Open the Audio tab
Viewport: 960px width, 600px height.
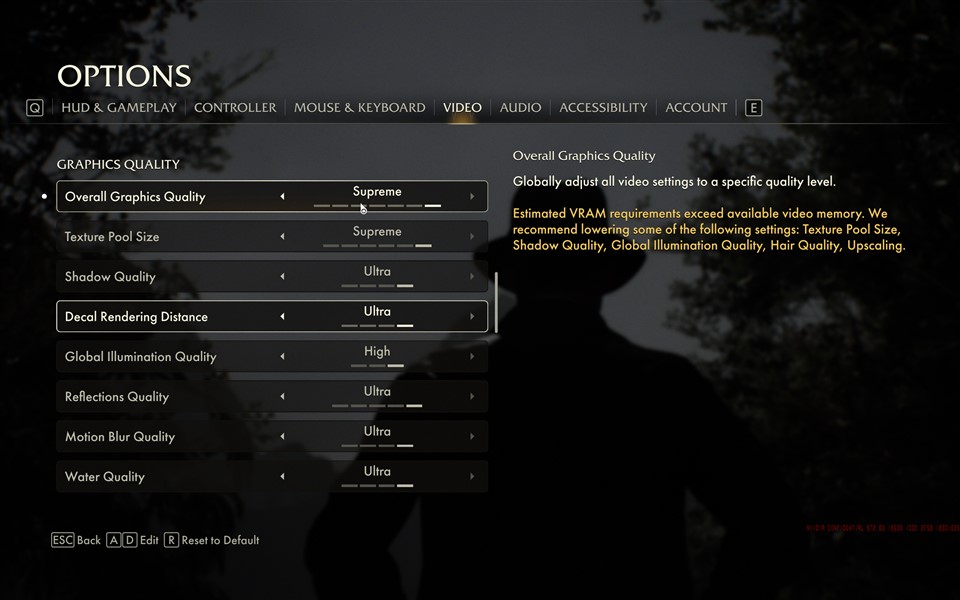click(520, 107)
